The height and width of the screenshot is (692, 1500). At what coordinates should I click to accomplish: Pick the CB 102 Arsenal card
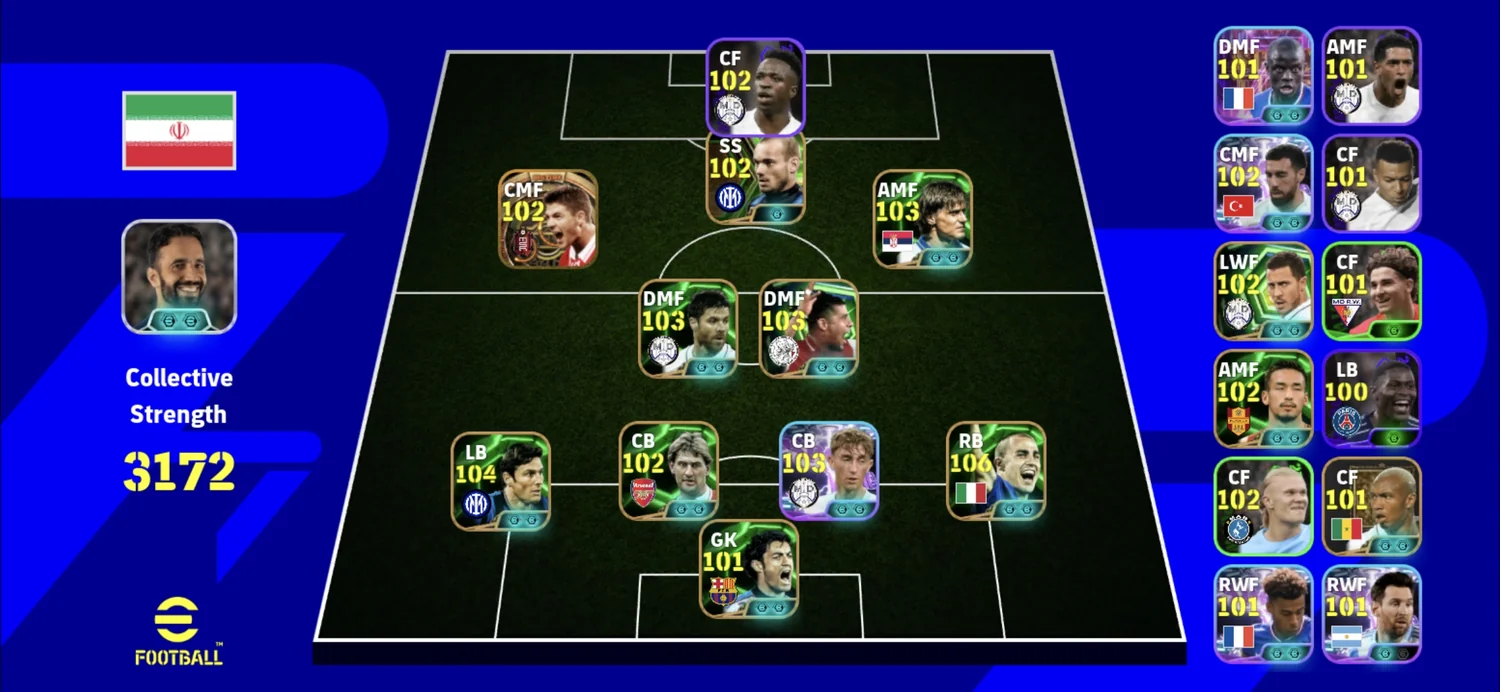click(668, 471)
